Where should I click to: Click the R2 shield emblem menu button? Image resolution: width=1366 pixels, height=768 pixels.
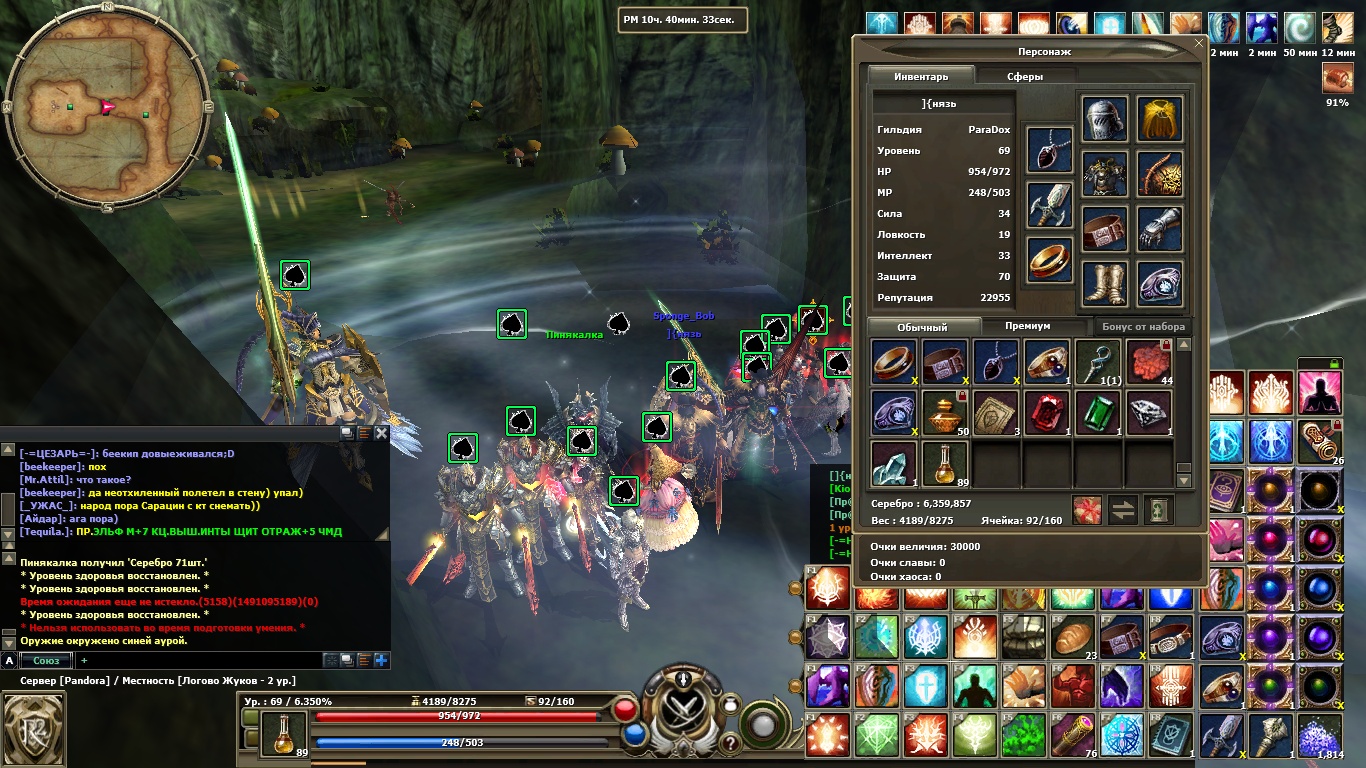tap(35, 726)
